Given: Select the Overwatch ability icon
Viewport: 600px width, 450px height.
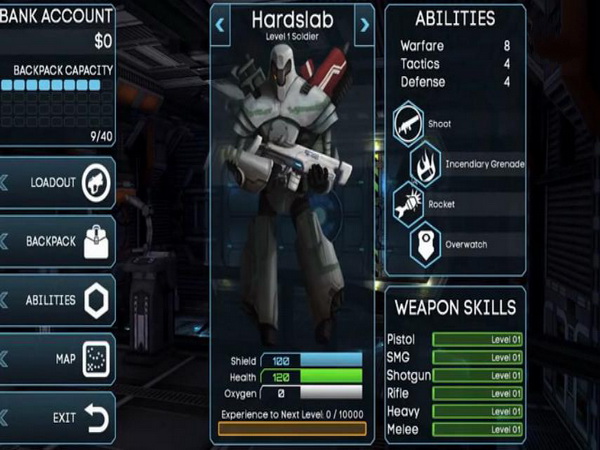Looking at the screenshot, I should 425,243.
